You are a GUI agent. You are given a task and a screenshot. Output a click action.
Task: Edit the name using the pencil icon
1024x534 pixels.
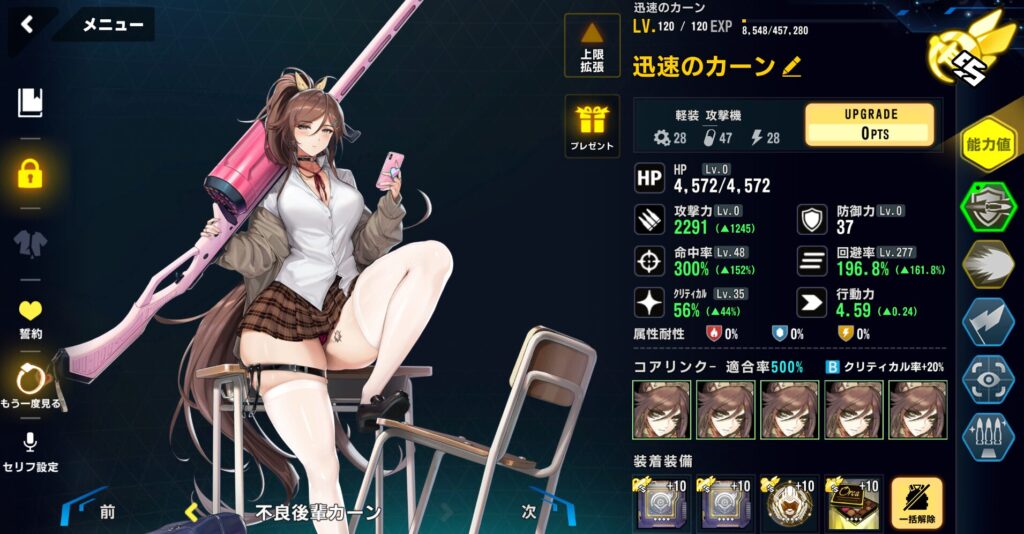point(792,66)
